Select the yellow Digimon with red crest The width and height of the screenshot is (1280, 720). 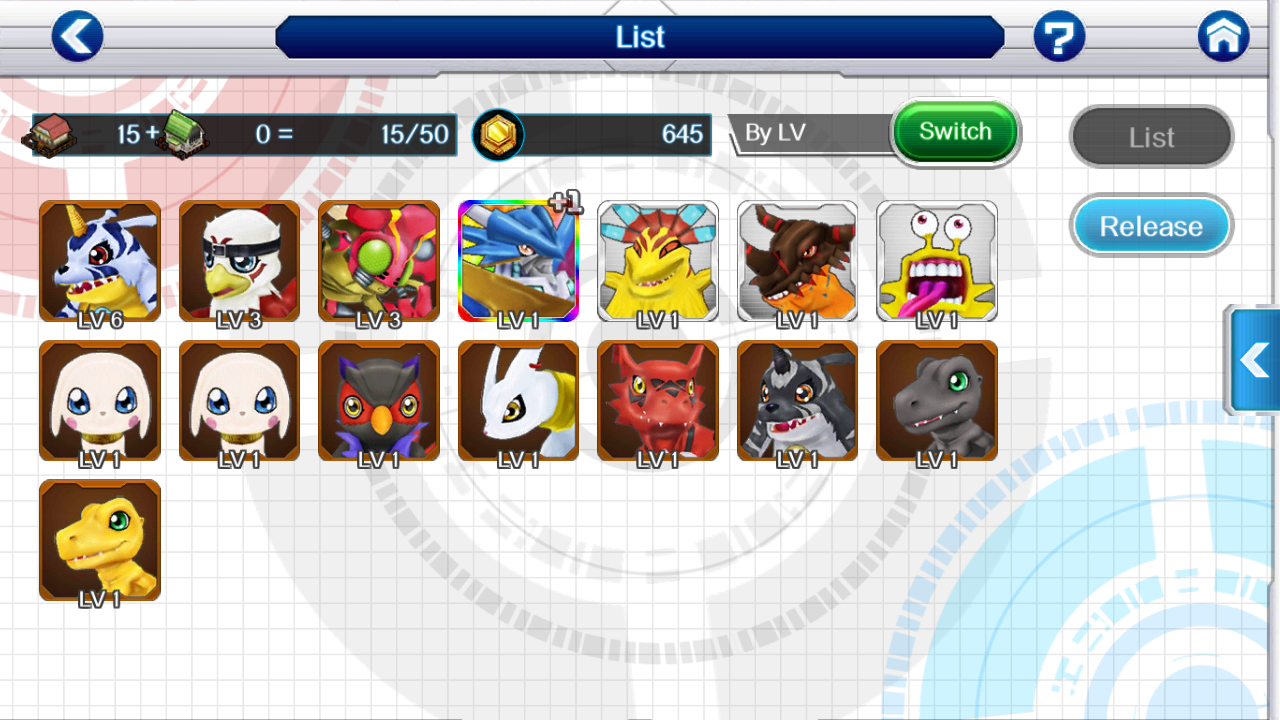658,261
